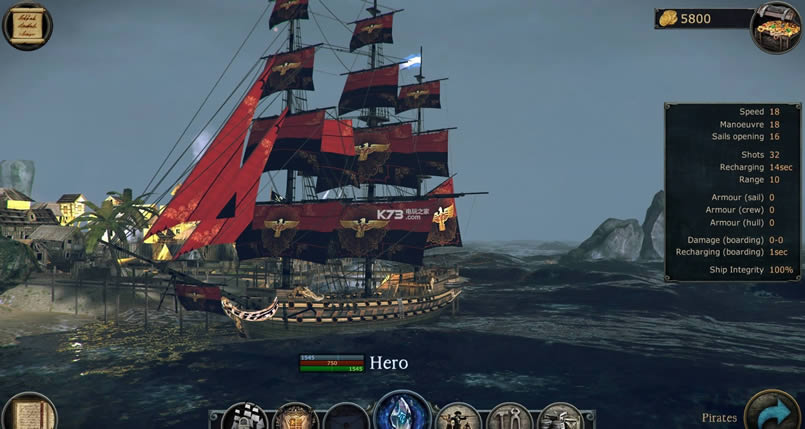
Task: Select the sails upgrade icon
Action: [243, 418]
